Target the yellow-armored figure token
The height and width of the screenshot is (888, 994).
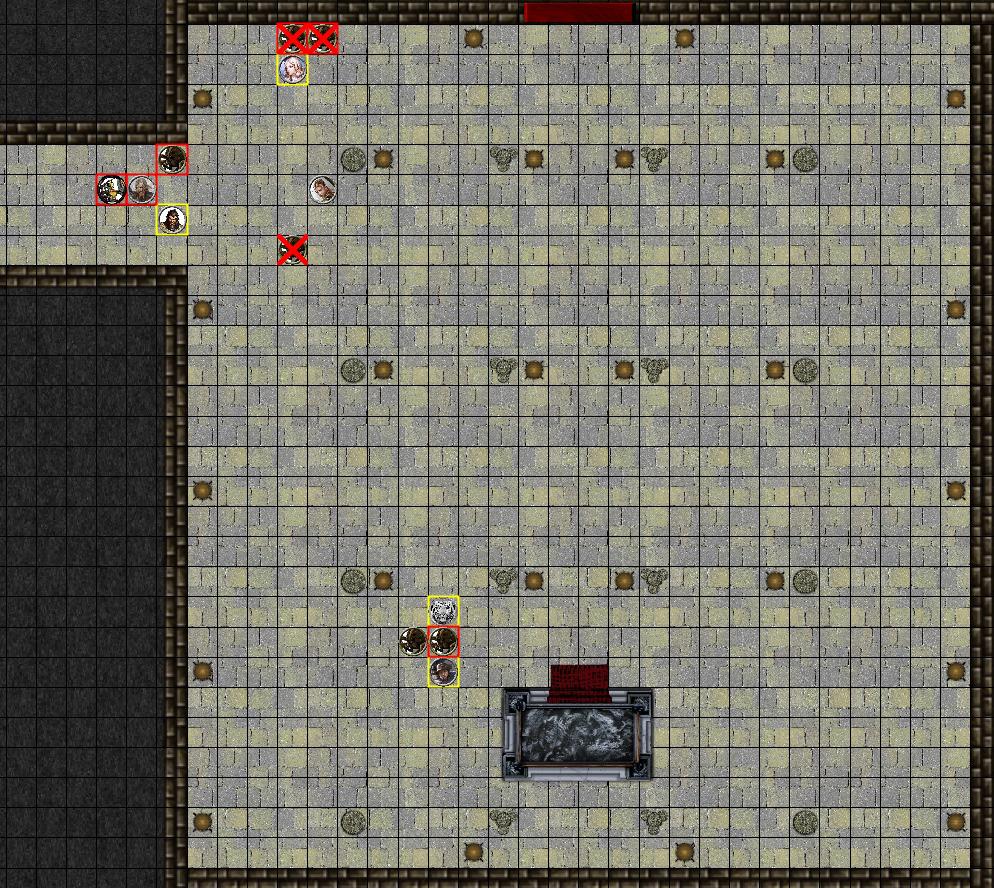(111, 189)
